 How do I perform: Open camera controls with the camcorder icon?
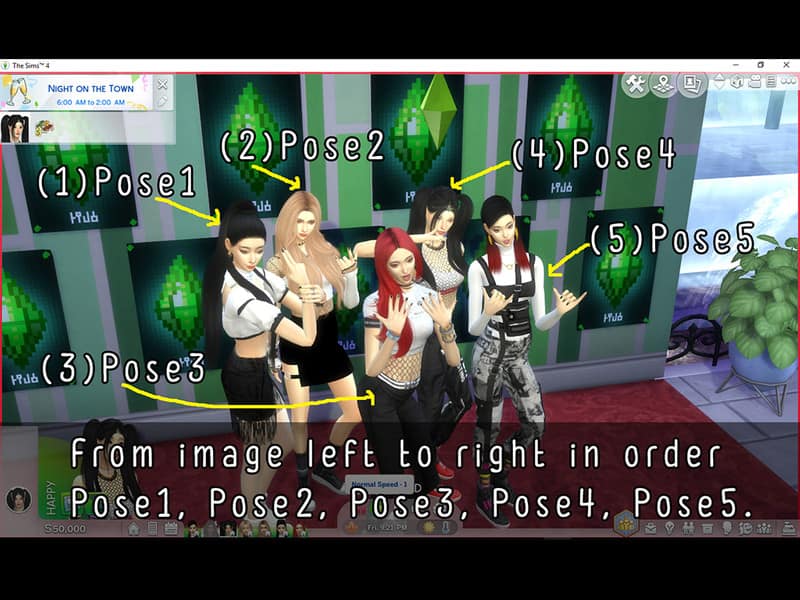coord(755,83)
